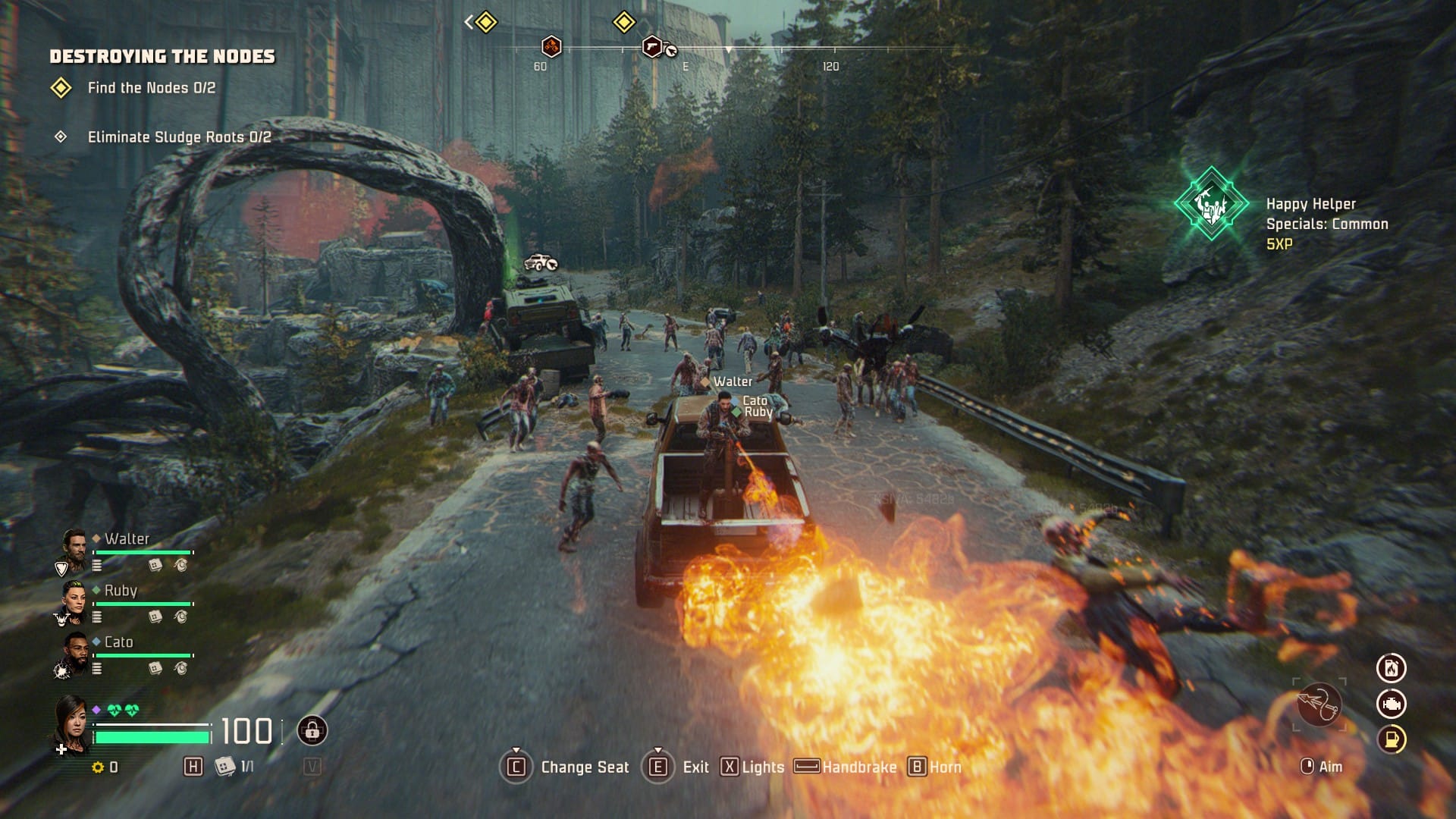The width and height of the screenshot is (1456, 819).
Task: Click Cato's explosive class emblem
Action: (x=62, y=669)
